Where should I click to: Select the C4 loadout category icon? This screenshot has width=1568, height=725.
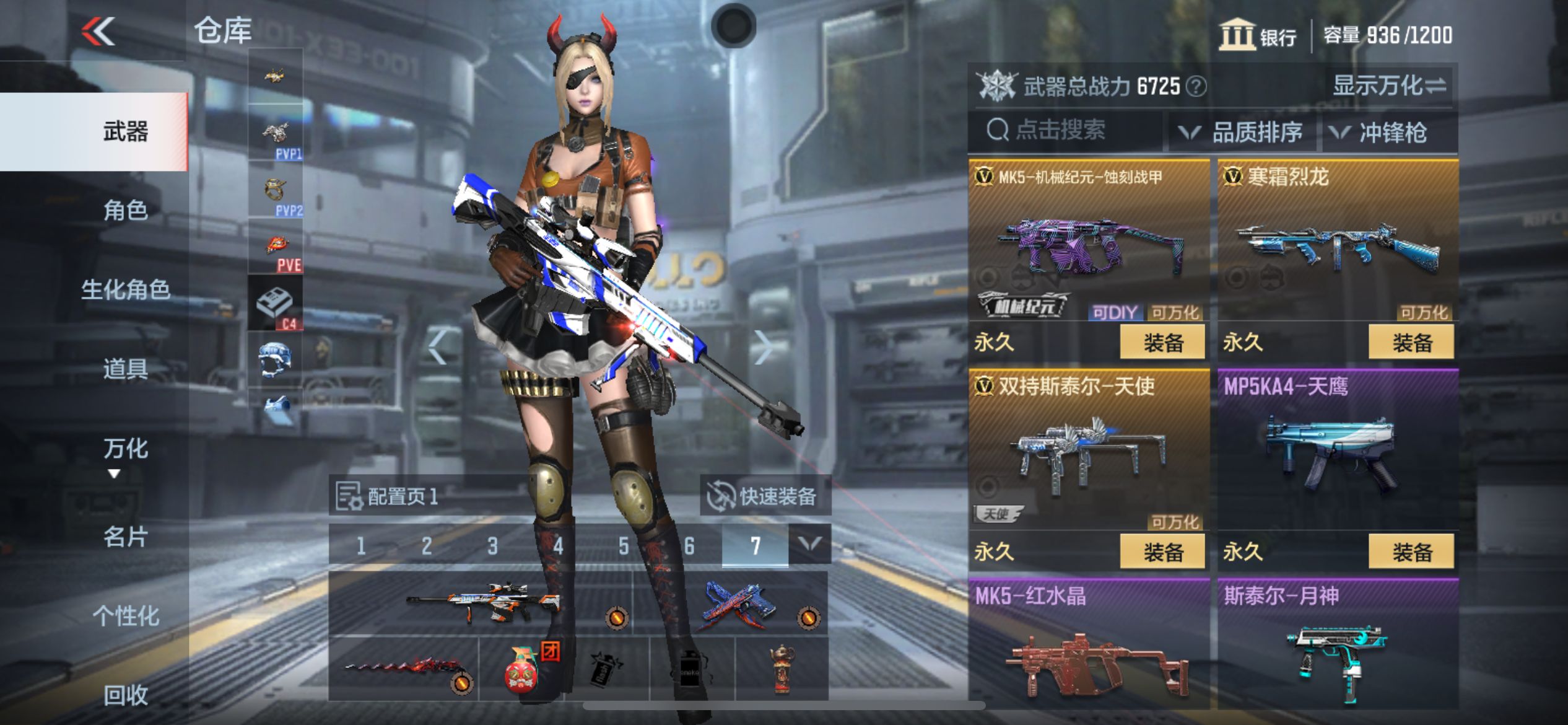coord(276,304)
